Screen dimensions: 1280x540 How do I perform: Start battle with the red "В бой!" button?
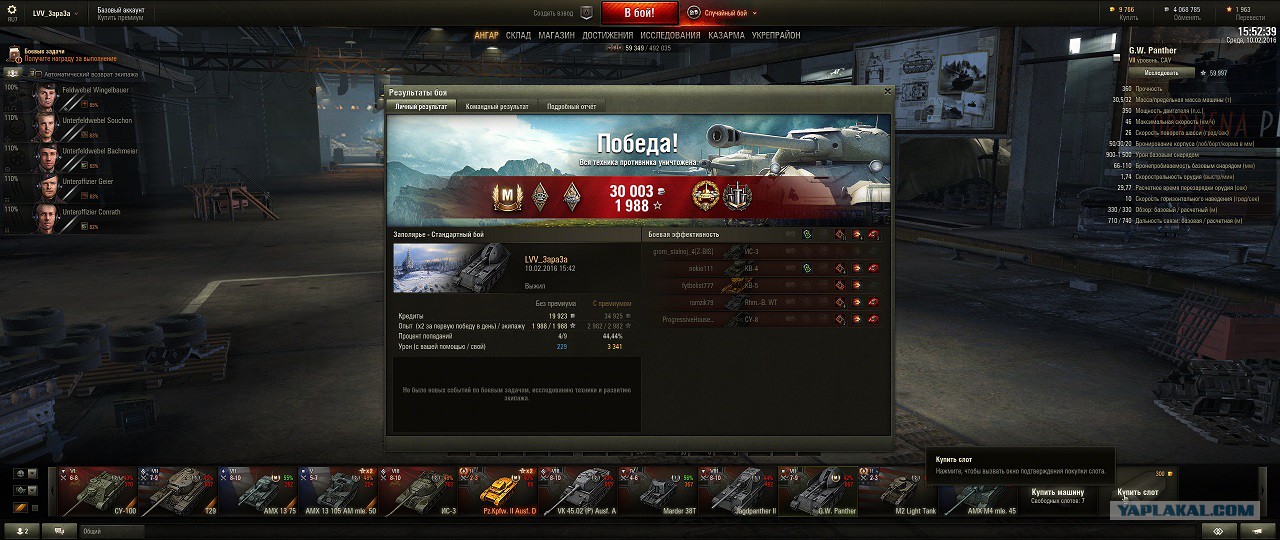point(639,13)
